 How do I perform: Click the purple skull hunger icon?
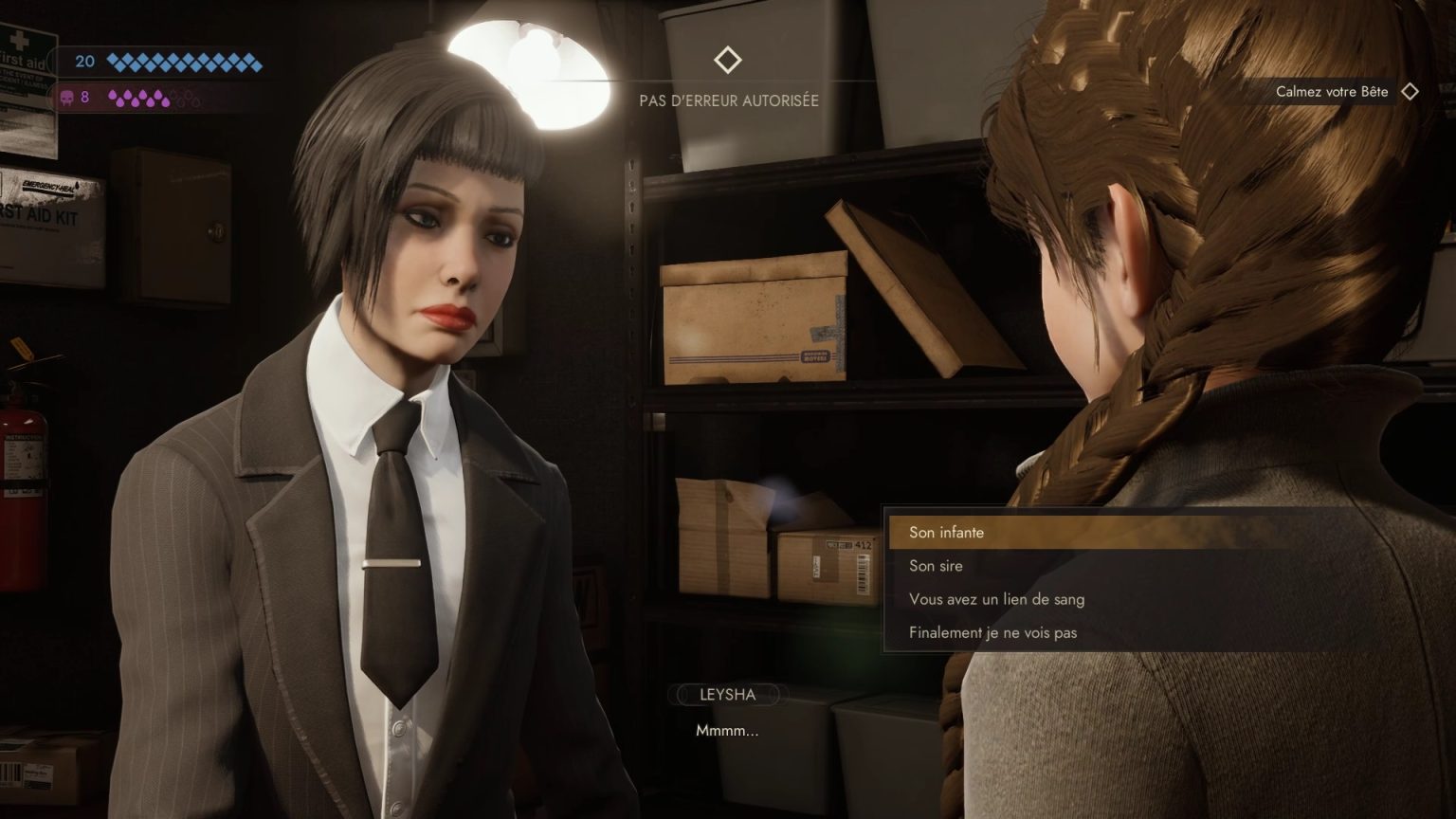pyautogui.click(x=66, y=97)
